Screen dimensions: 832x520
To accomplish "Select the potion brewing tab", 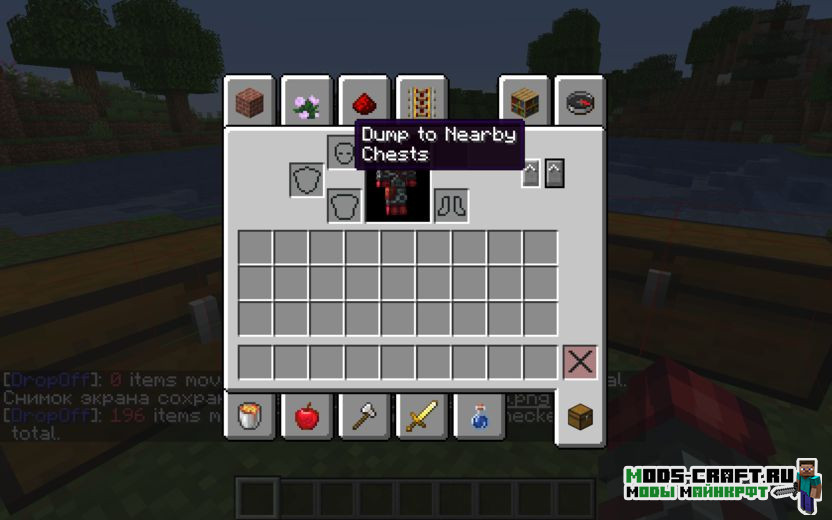I will (x=478, y=416).
